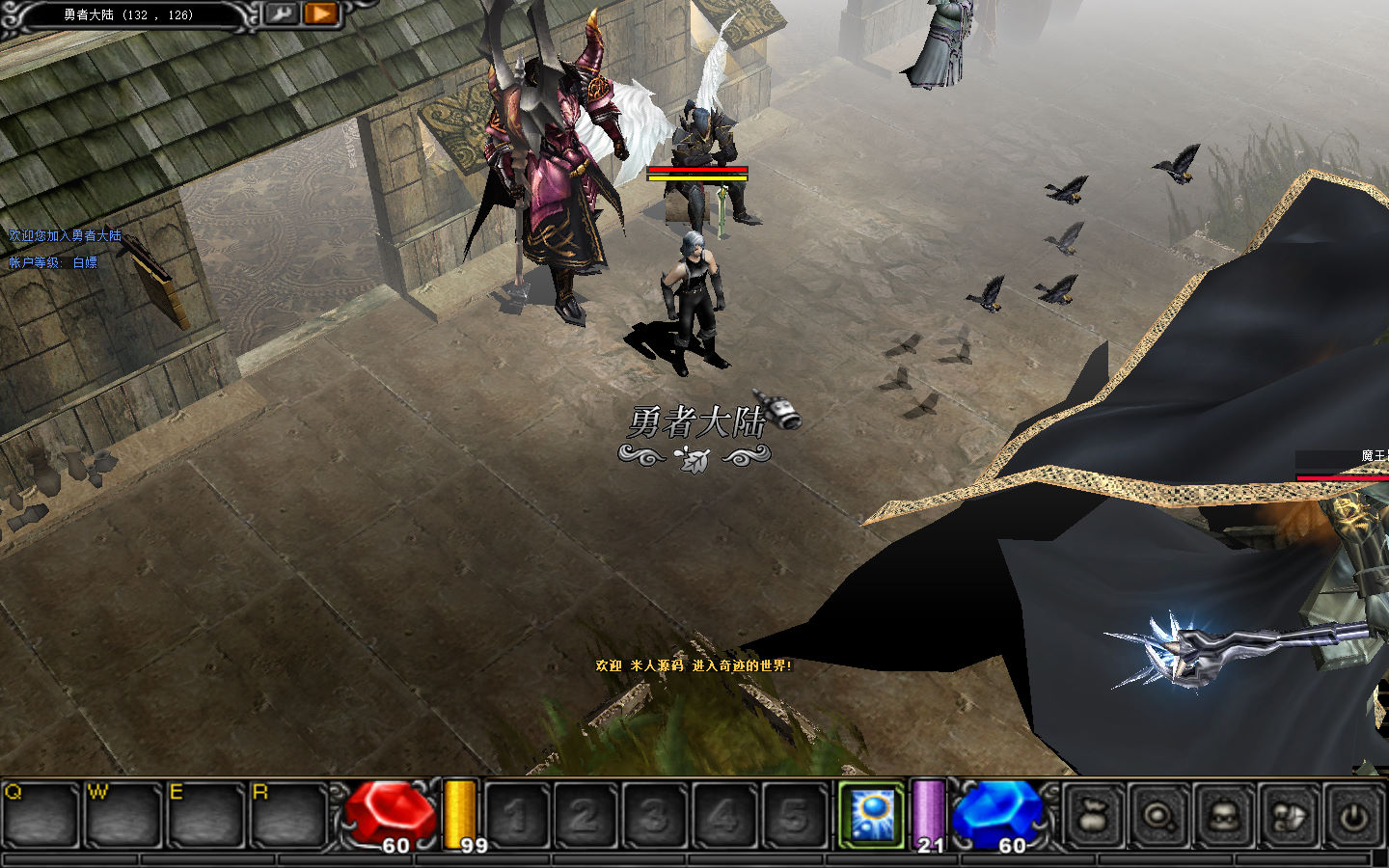Choose skill slot number 4
Screen dimensions: 1389x868
click(723, 816)
